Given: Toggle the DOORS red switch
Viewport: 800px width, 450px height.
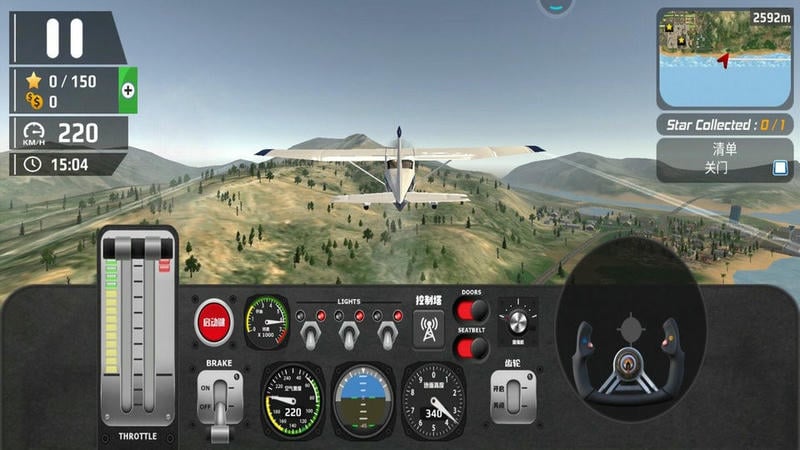Looking at the screenshot, I should point(470,310).
